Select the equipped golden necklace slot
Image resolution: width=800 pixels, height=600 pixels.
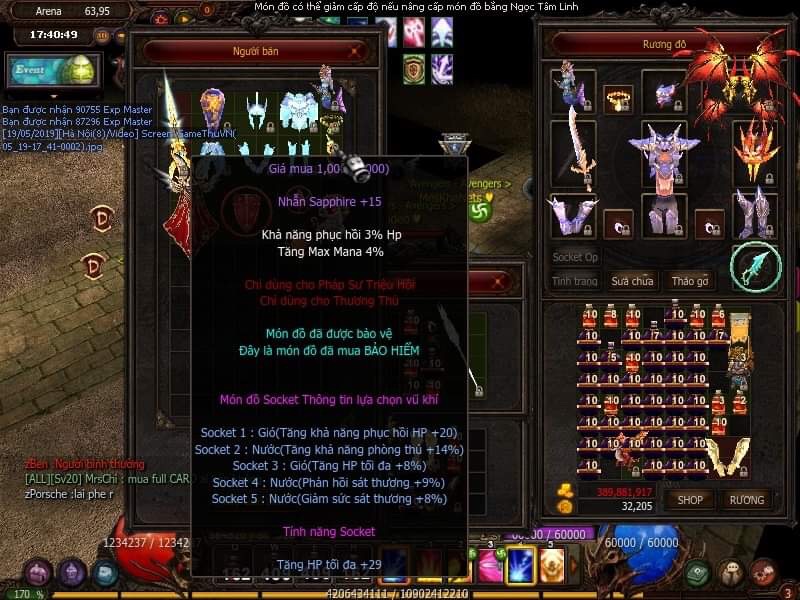(x=618, y=98)
